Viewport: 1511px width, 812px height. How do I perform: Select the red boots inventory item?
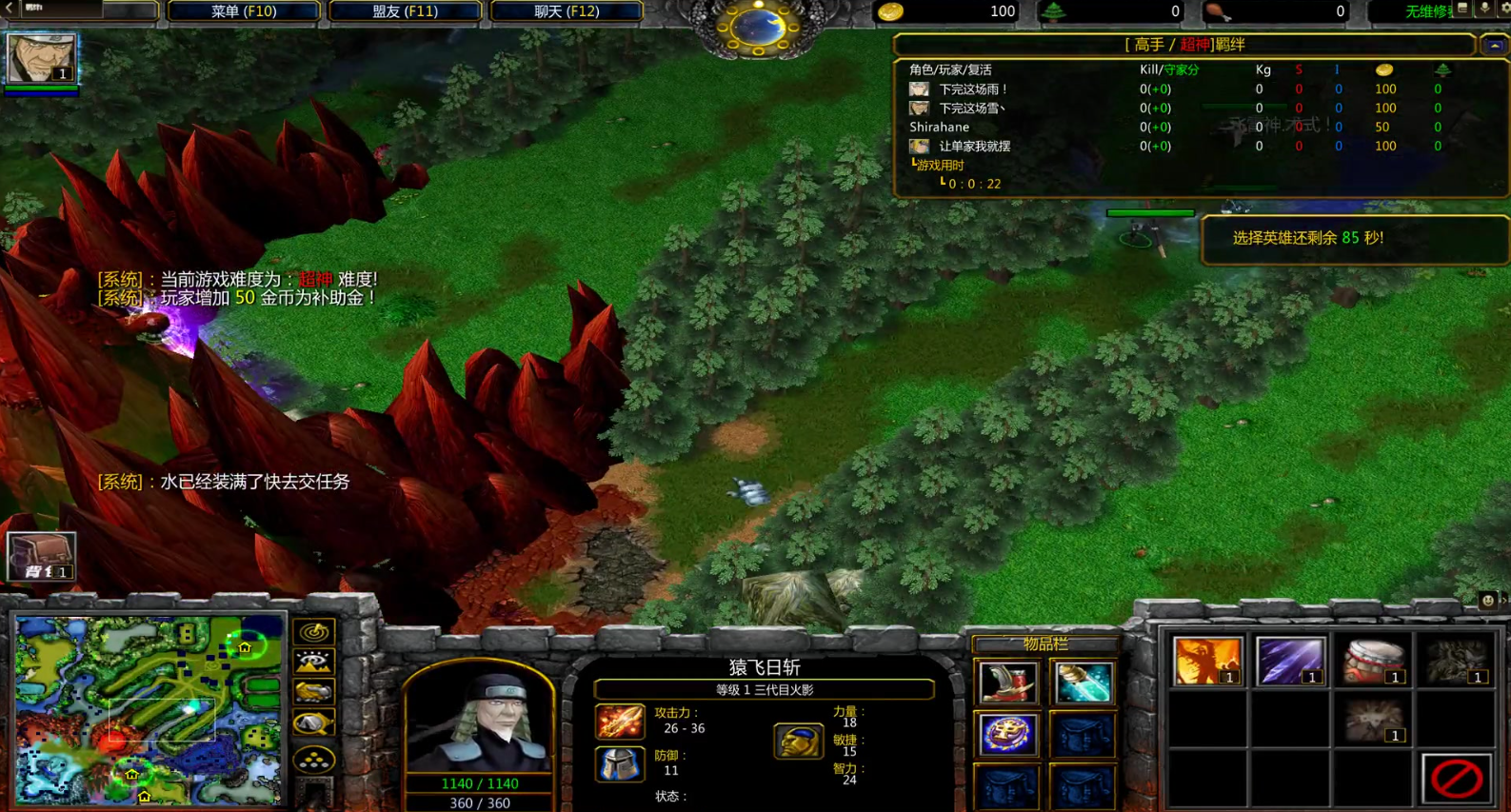pos(1007,683)
